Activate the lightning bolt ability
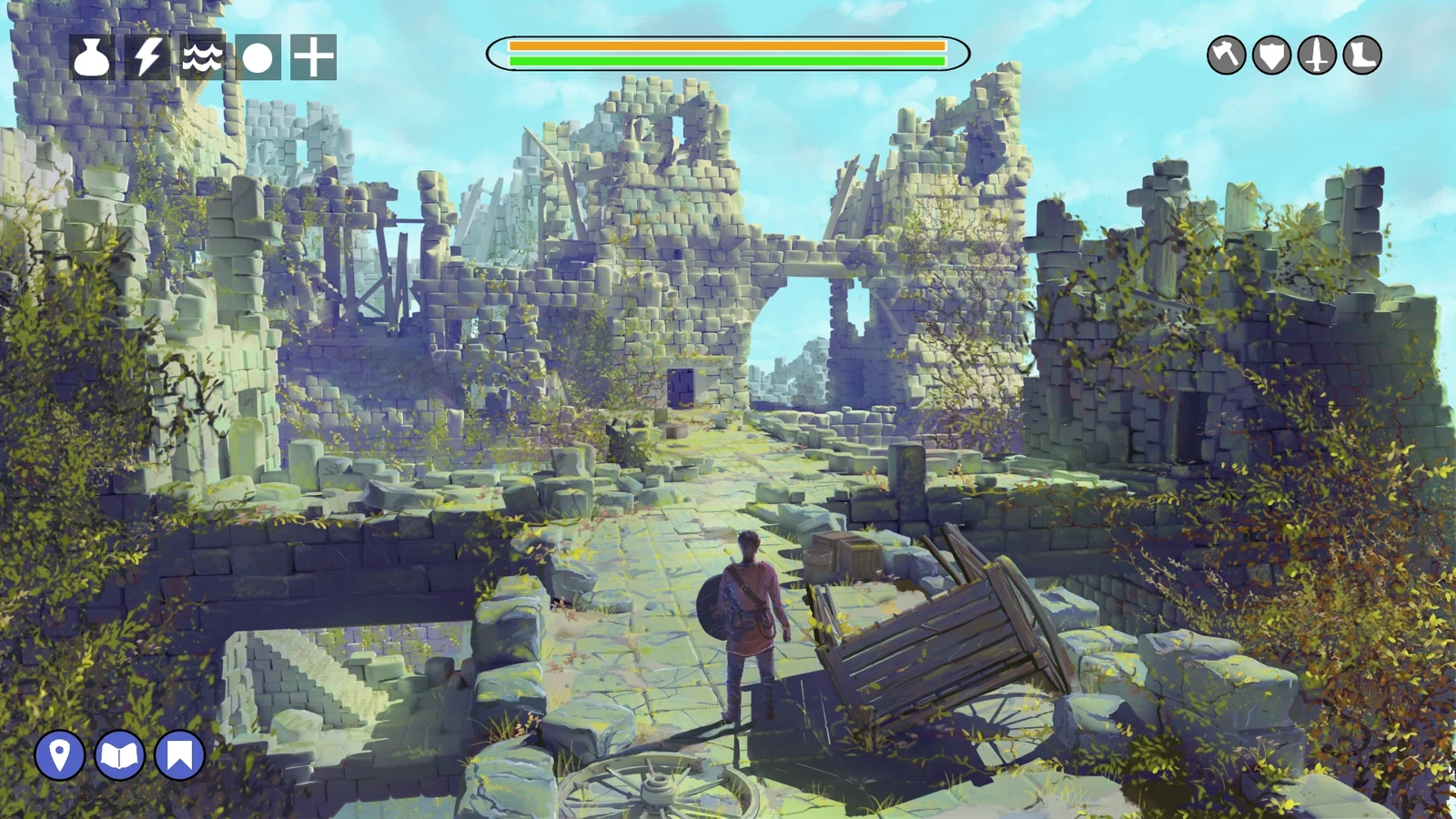 (x=147, y=57)
